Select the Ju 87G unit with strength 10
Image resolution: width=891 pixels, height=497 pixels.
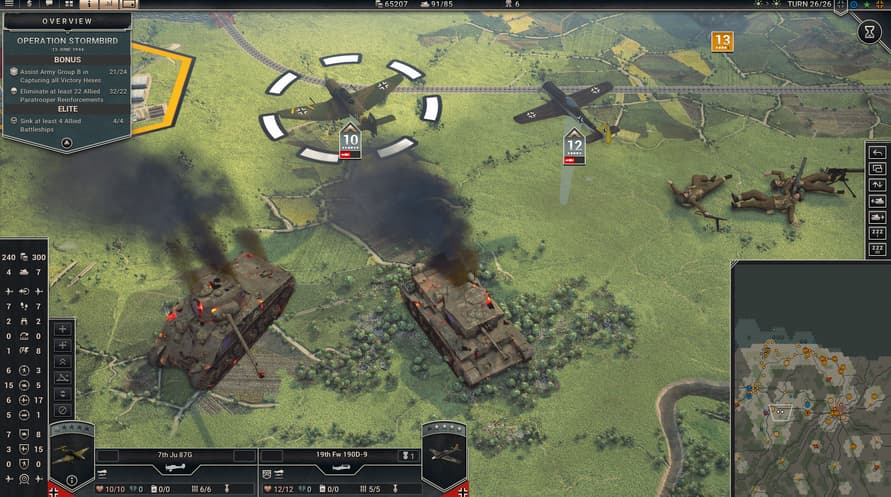click(340, 100)
